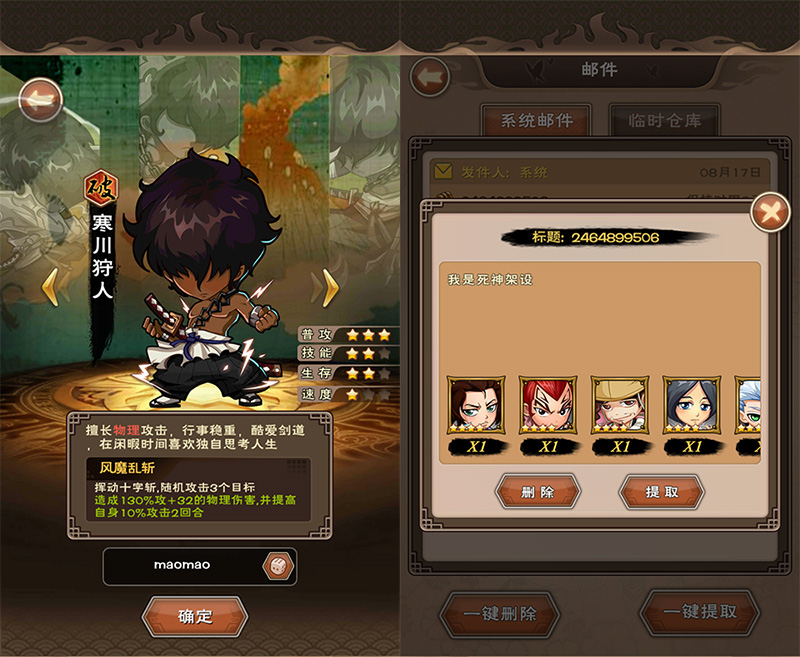The image size is (800, 657).
Task: Select the first brown-haired hero attachment
Action: tap(476, 404)
